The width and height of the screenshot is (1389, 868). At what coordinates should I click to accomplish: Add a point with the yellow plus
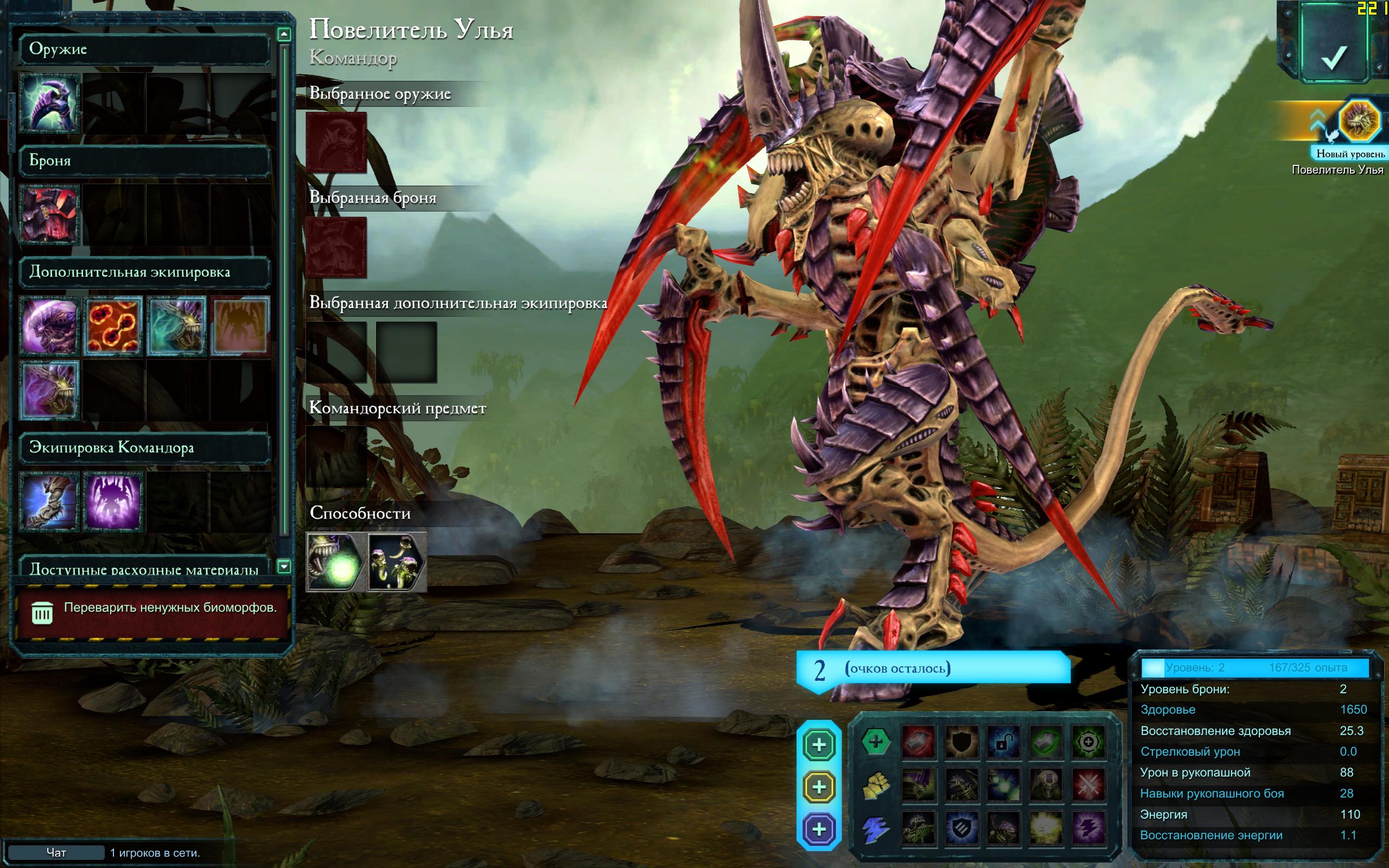(819, 787)
